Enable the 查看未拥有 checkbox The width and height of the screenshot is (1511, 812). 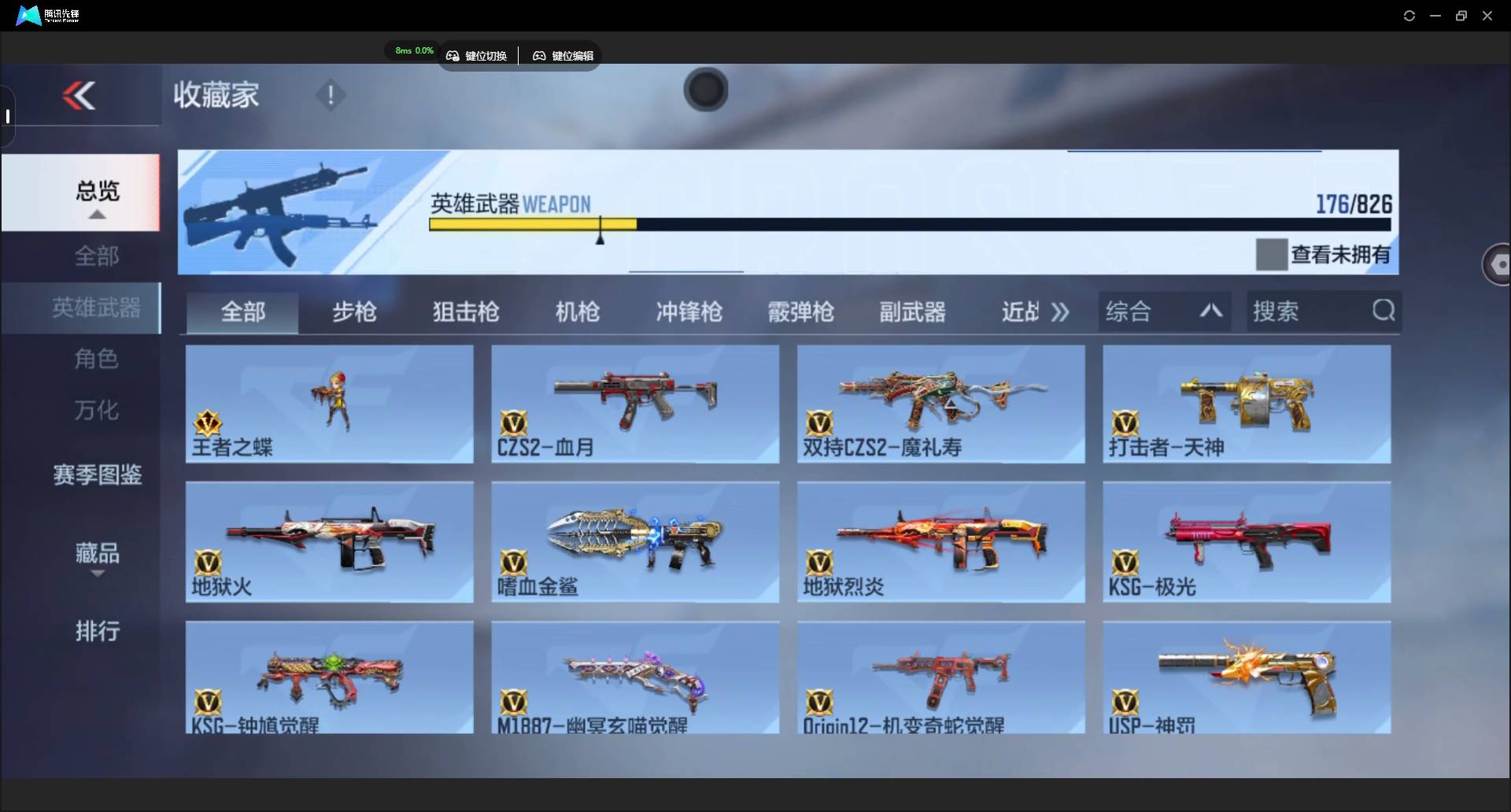point(1271,253)
